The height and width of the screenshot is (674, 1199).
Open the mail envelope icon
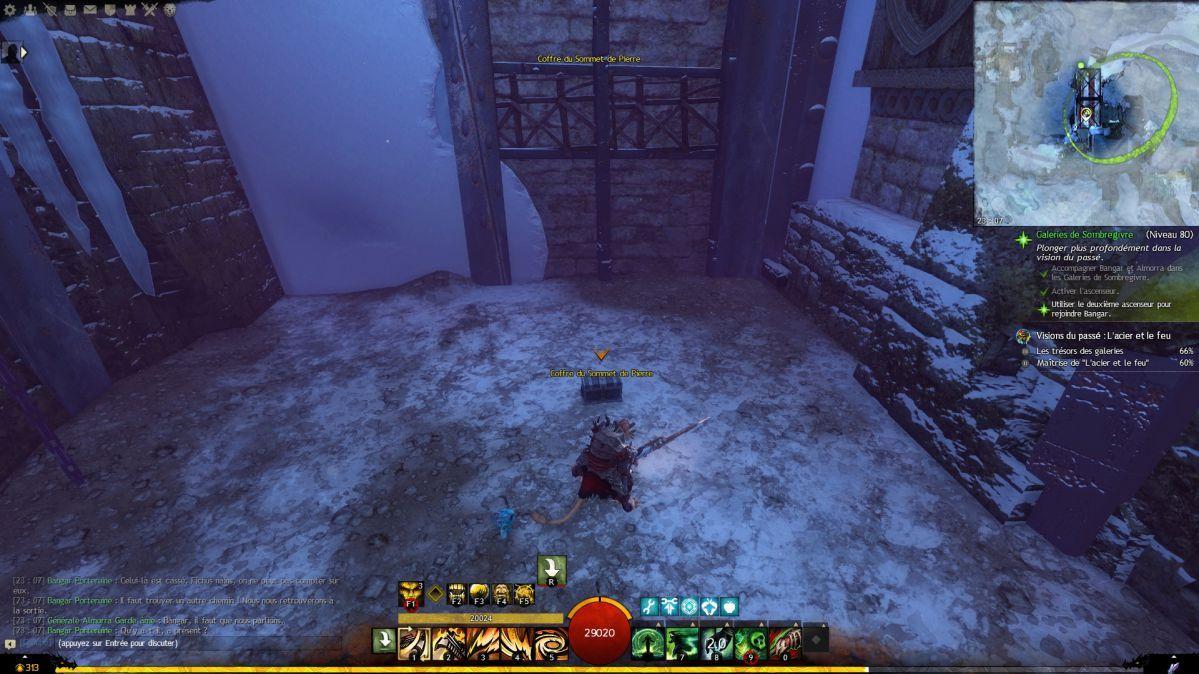(89, 9)
